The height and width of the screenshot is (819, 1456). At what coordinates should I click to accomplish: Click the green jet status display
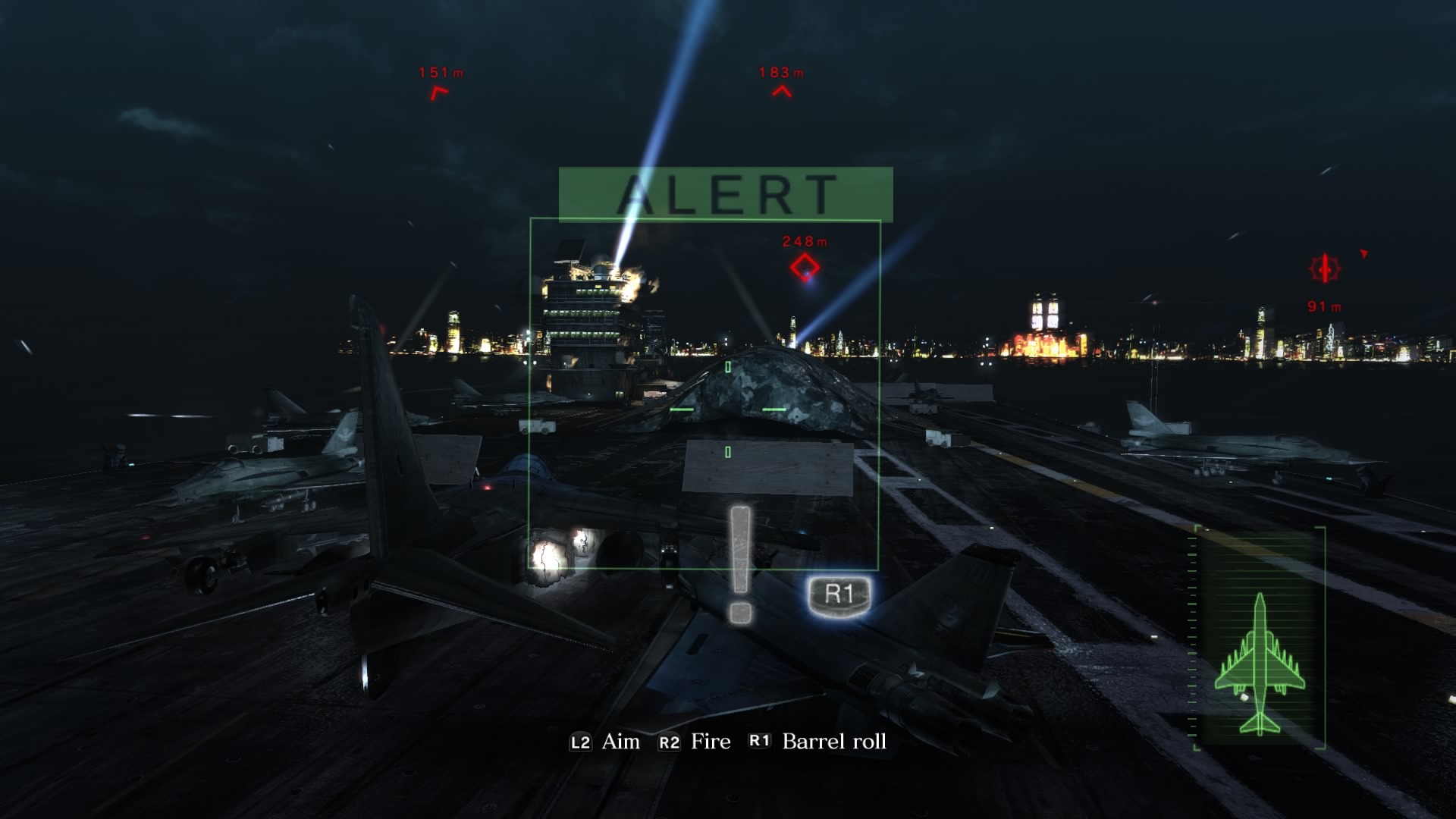(1260, 639)
